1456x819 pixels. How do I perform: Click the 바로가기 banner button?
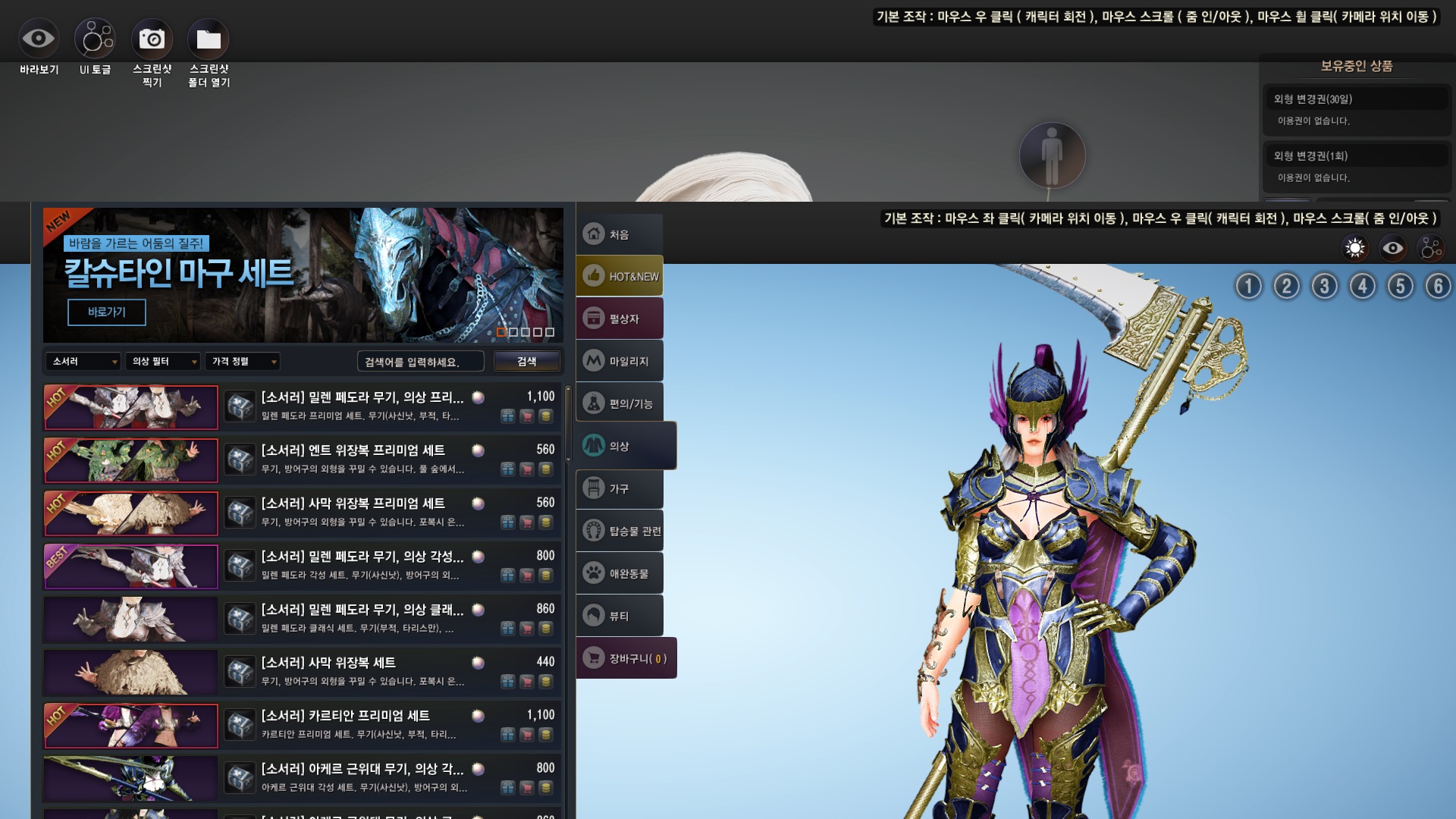point(107,312)
